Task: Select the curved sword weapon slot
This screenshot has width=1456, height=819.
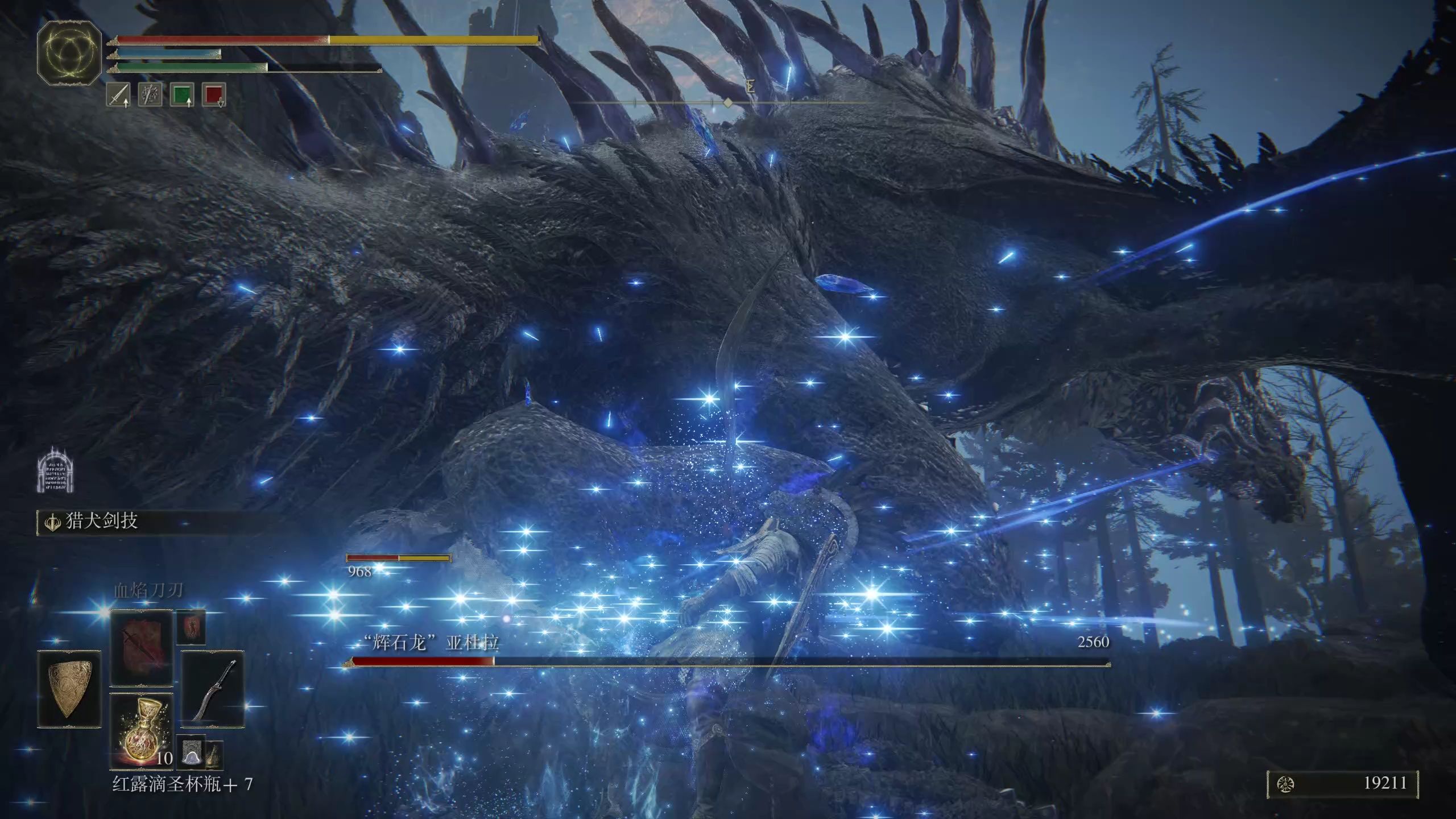Action: tap(213, 689)
